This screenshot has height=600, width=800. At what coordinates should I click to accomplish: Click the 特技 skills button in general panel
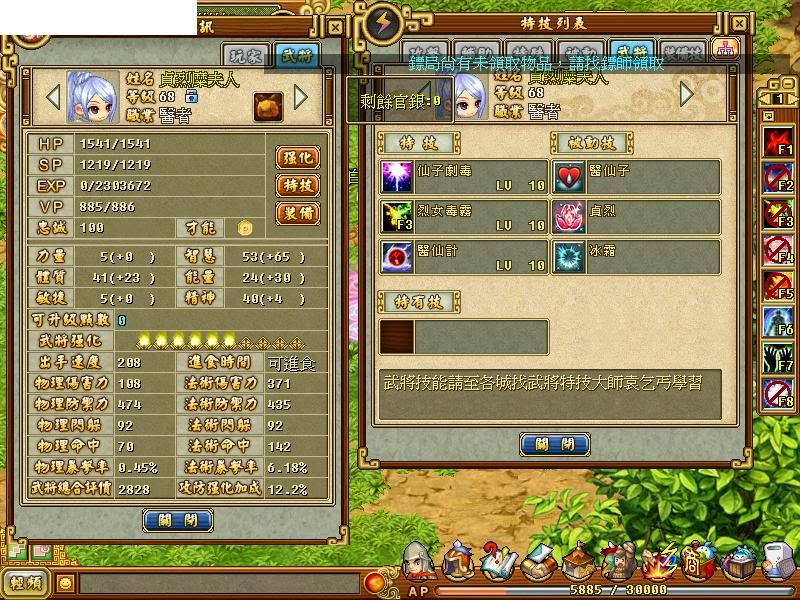pyautogui.click(x=297, y=185)
